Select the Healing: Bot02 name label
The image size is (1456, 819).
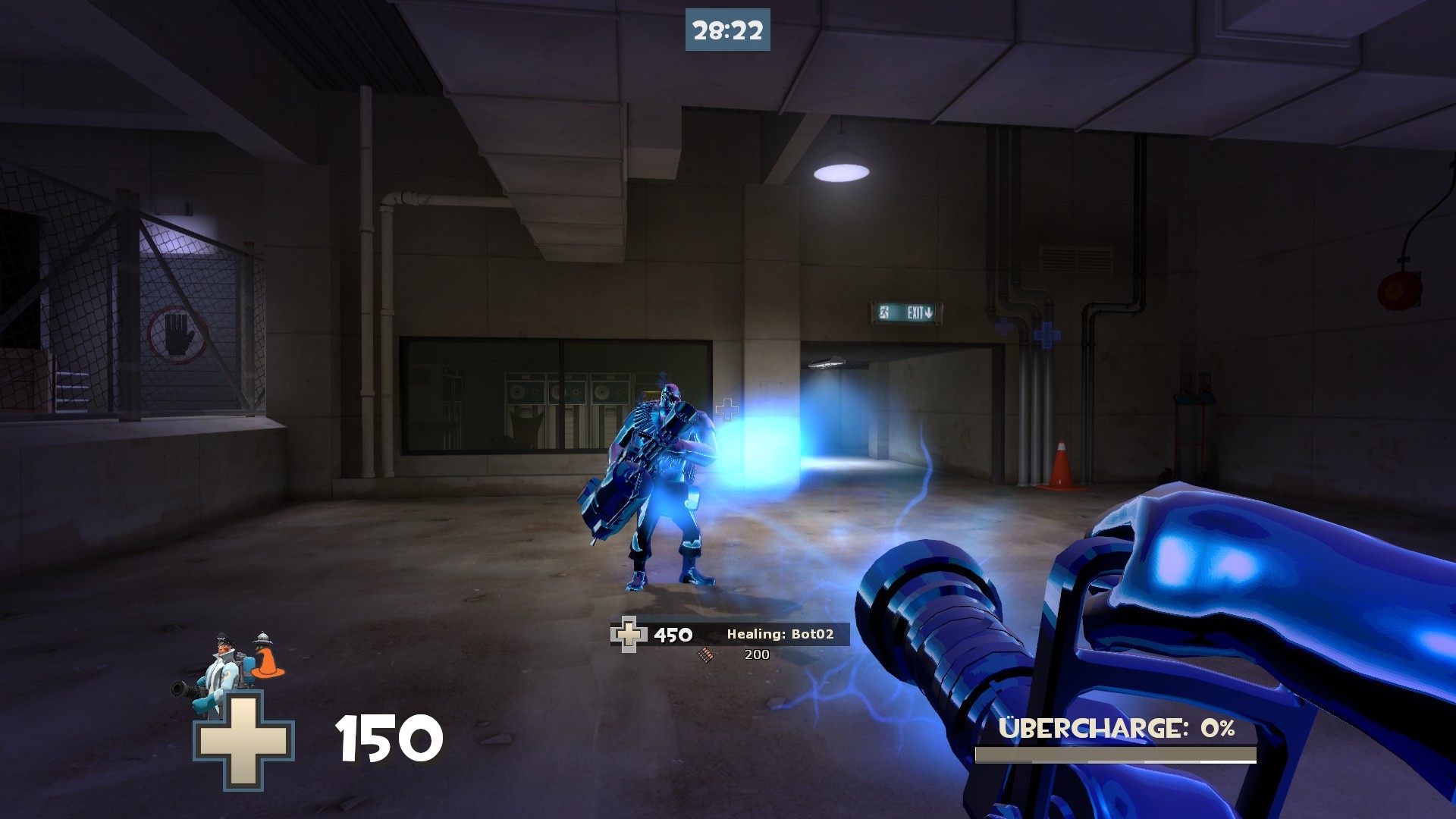780,634
